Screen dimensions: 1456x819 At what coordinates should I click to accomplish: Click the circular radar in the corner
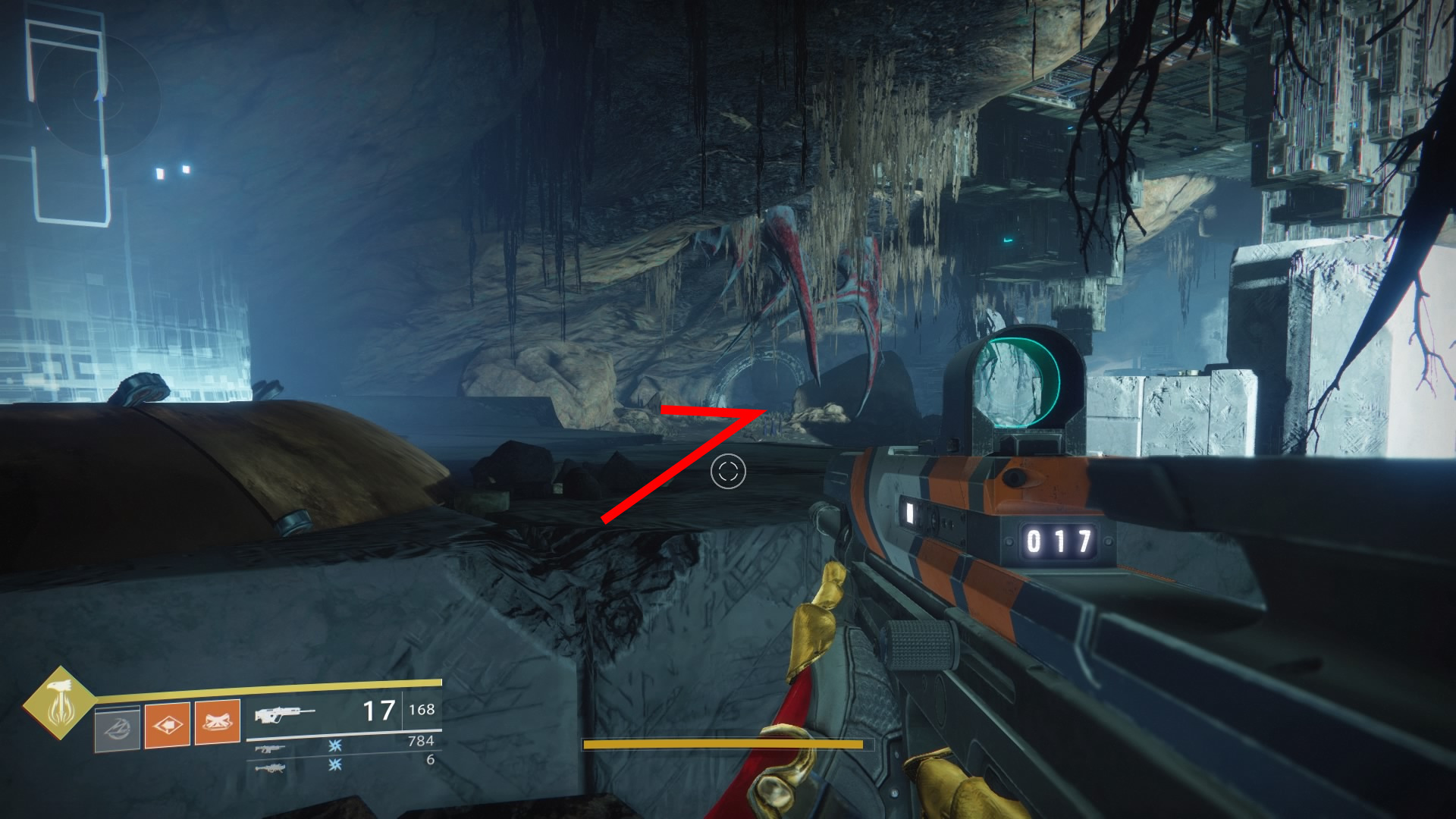(98, 96)
